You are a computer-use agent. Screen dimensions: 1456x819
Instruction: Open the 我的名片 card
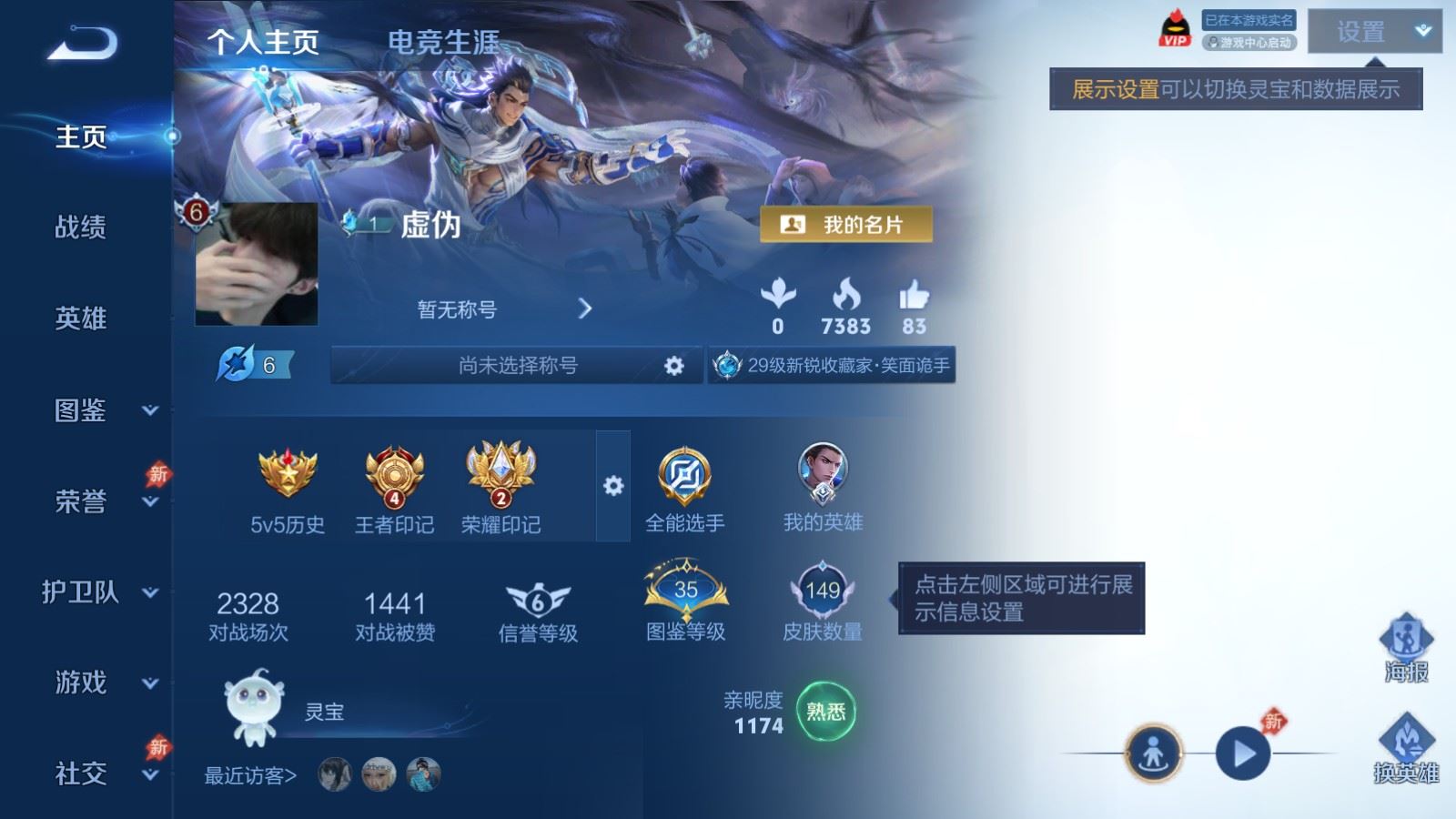[846, 224]
